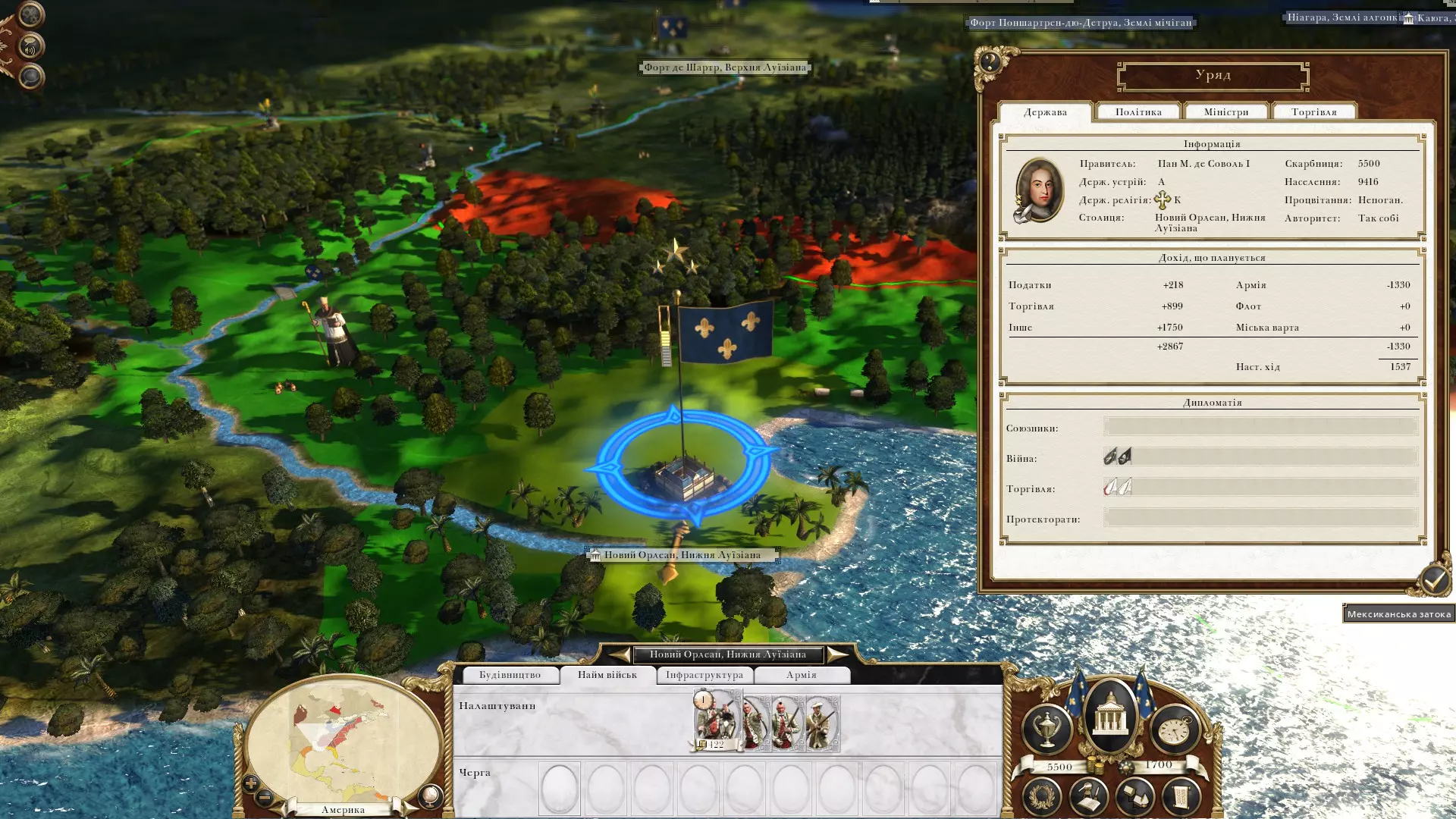Open the Інфраструктура tab

[x=704, y=675]
